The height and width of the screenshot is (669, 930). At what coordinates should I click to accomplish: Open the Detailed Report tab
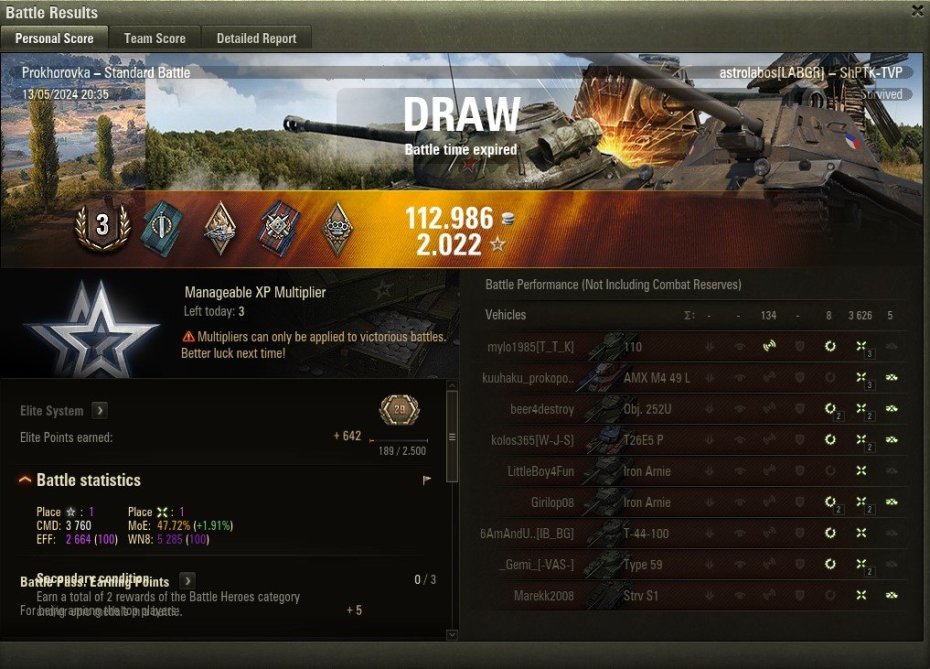[x=257, y=38]
